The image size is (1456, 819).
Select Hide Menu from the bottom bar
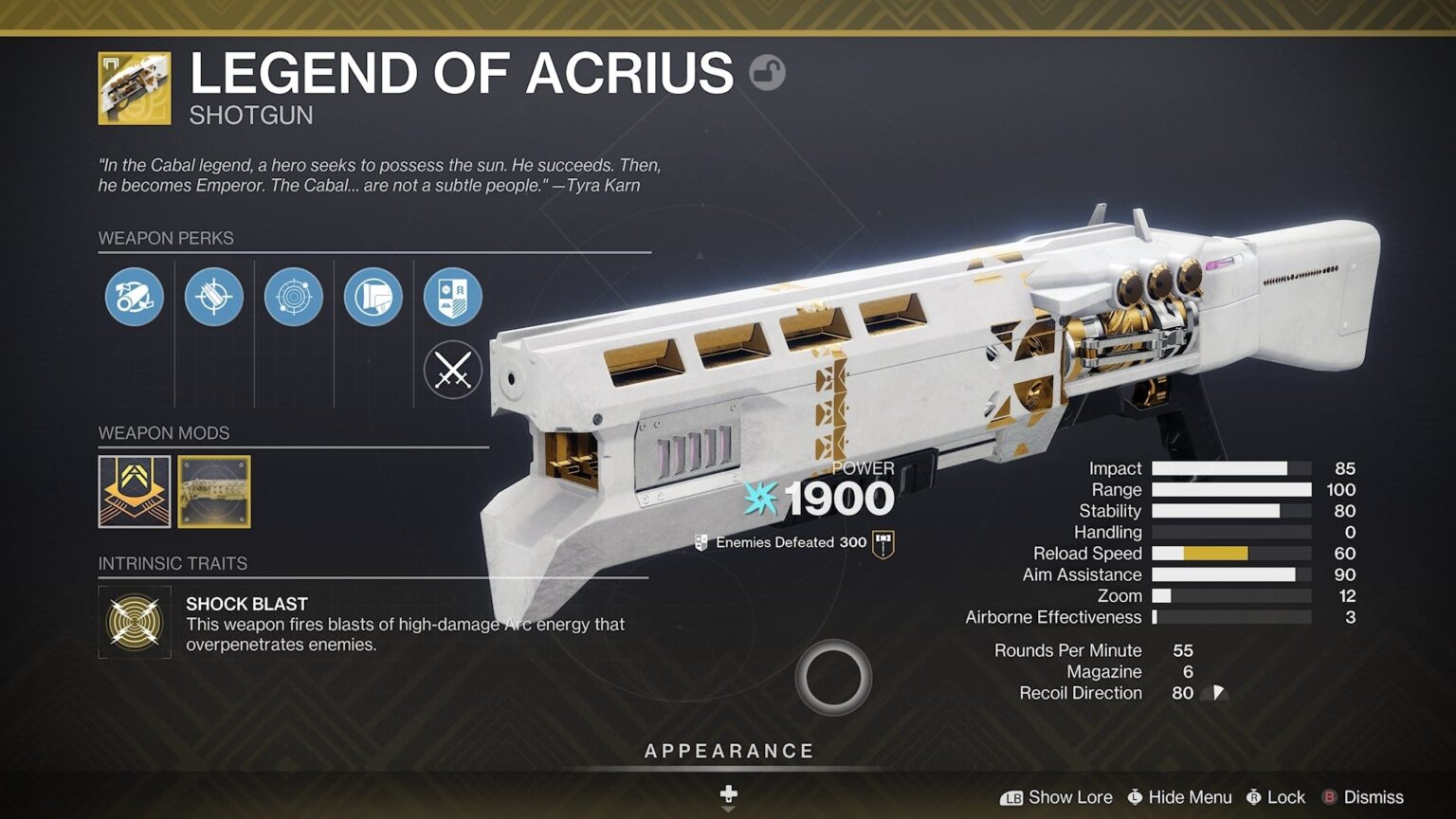[x=1178, y=797]
